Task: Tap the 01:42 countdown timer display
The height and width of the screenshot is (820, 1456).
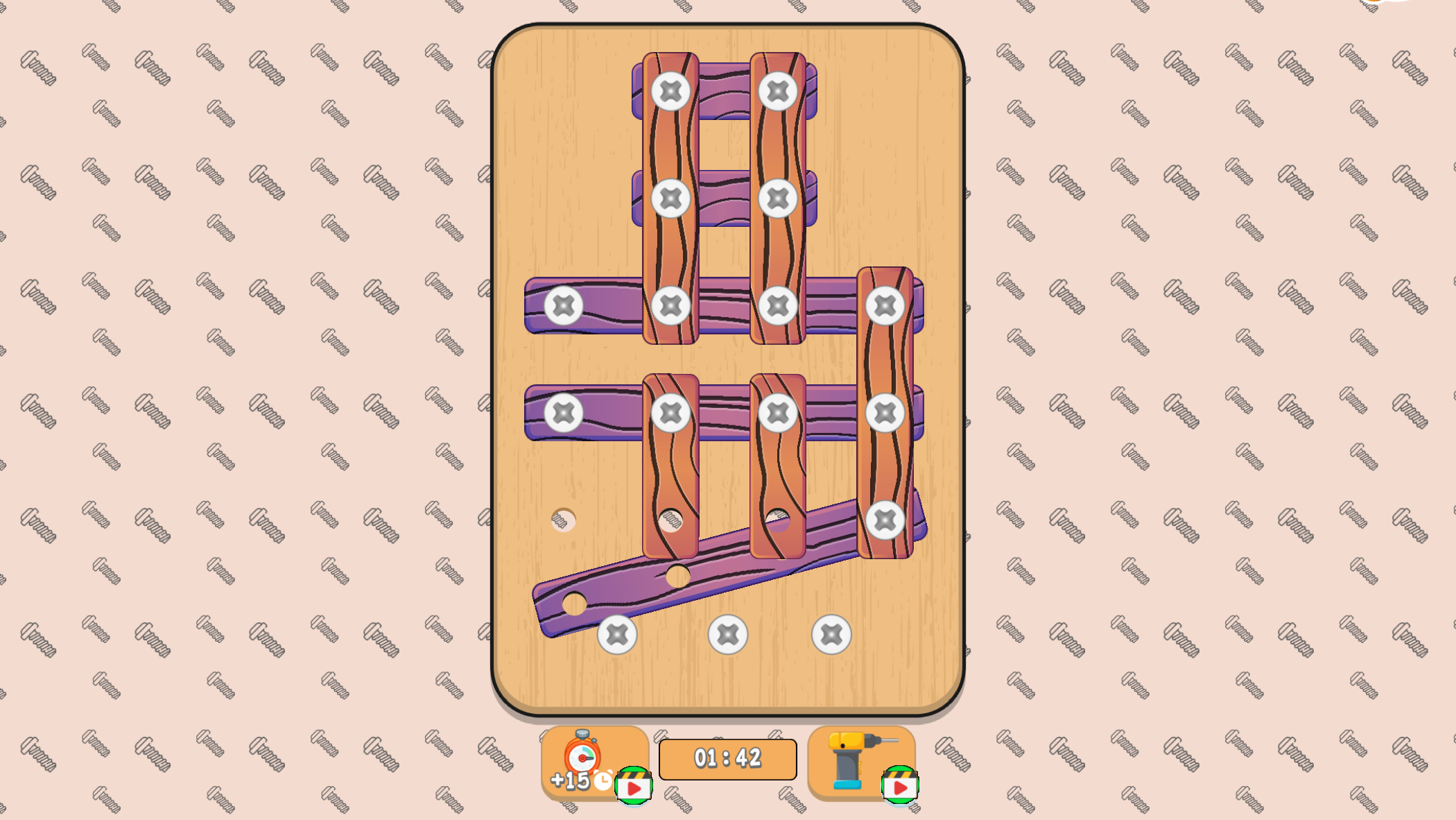Action: 728,760
